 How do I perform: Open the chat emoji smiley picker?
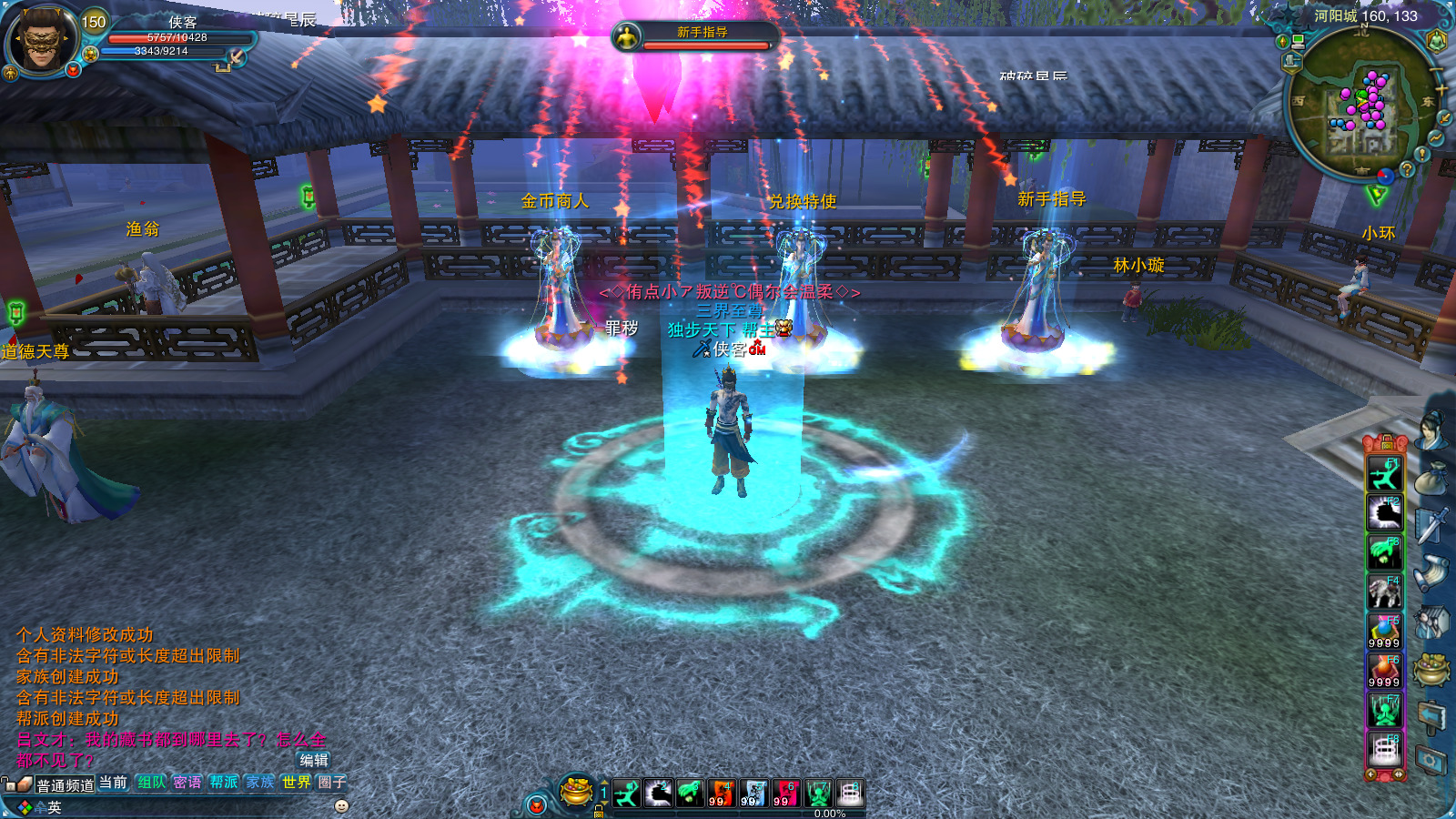click(x=341, y=806)
